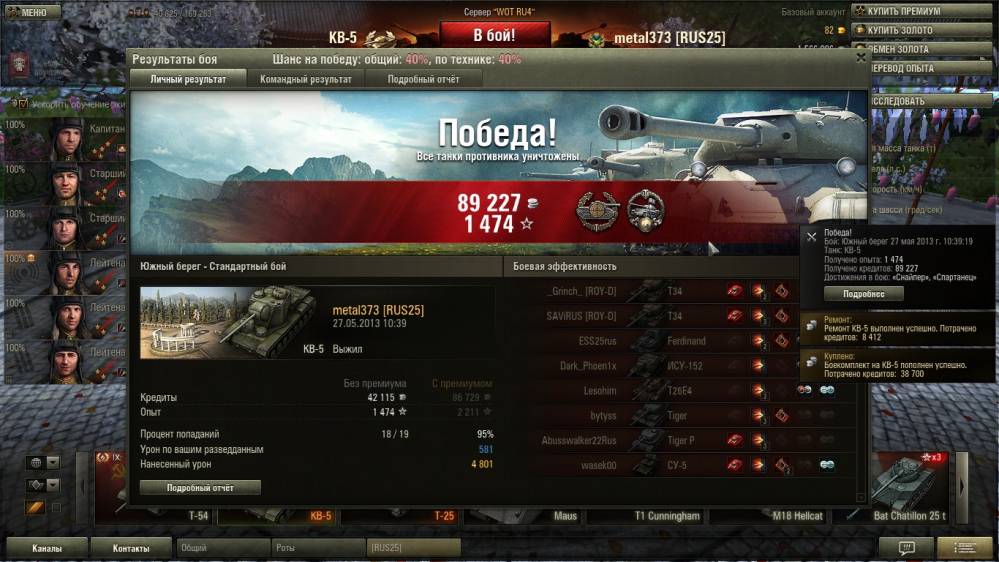Switch to Командный результат tab
Viewport: 999px width, 562px height.
pyautogui.click(x=305, y=79)
